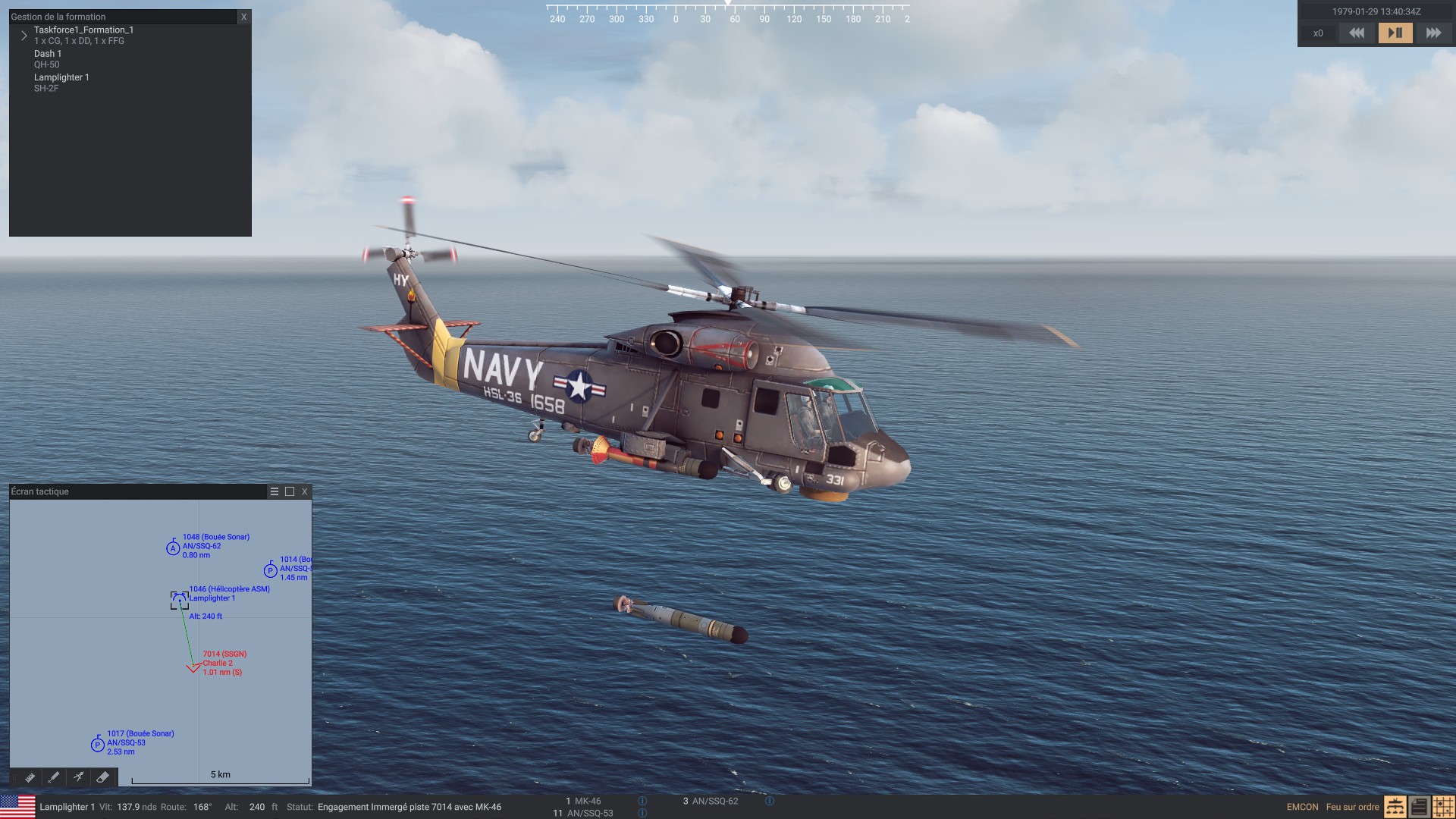Click sonobuoy 1048 marker on tactical map
The image size is (1456, 819).
pos(173,548)
